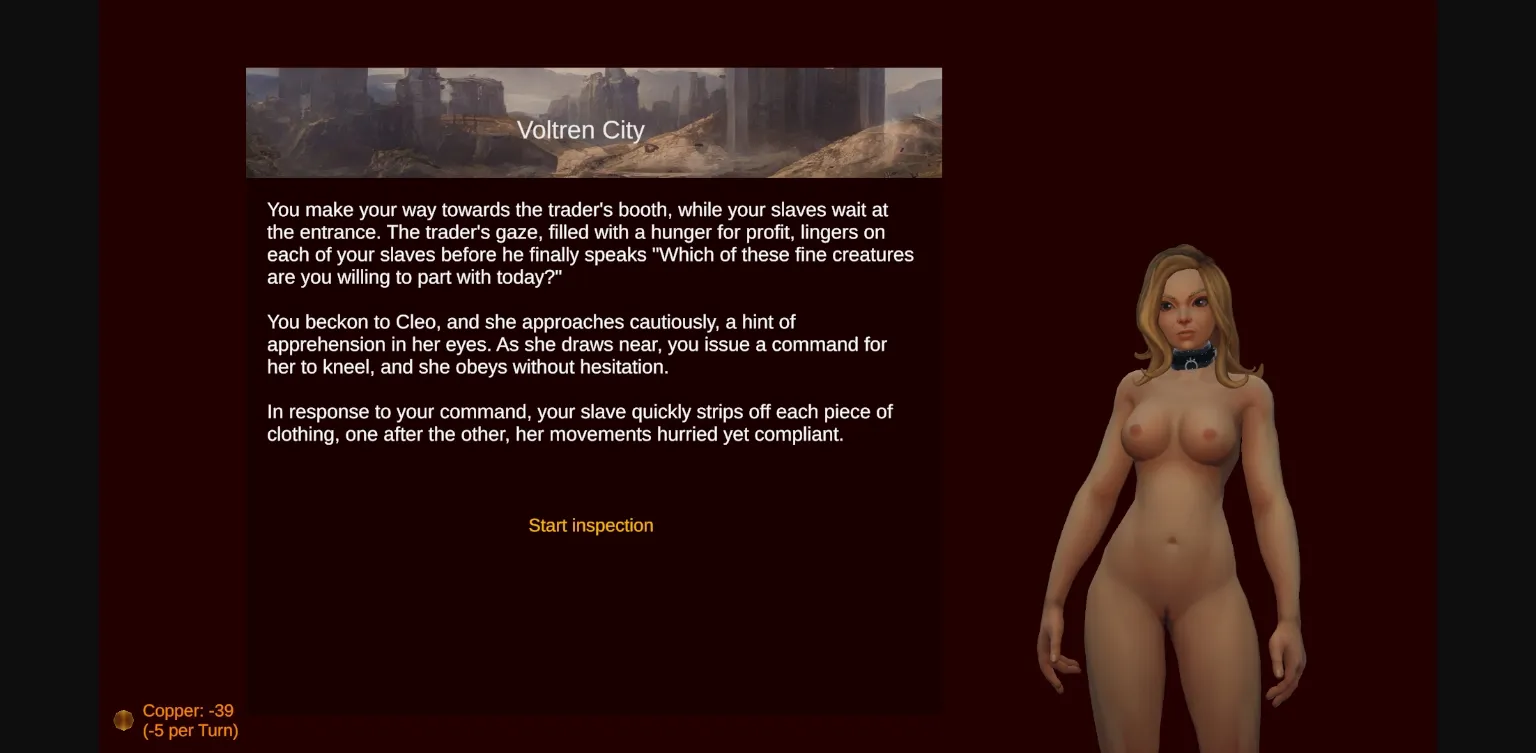This screenshot has height=753, width=1536.
Task: Click Start inspection
Action: tap(590, 525)
